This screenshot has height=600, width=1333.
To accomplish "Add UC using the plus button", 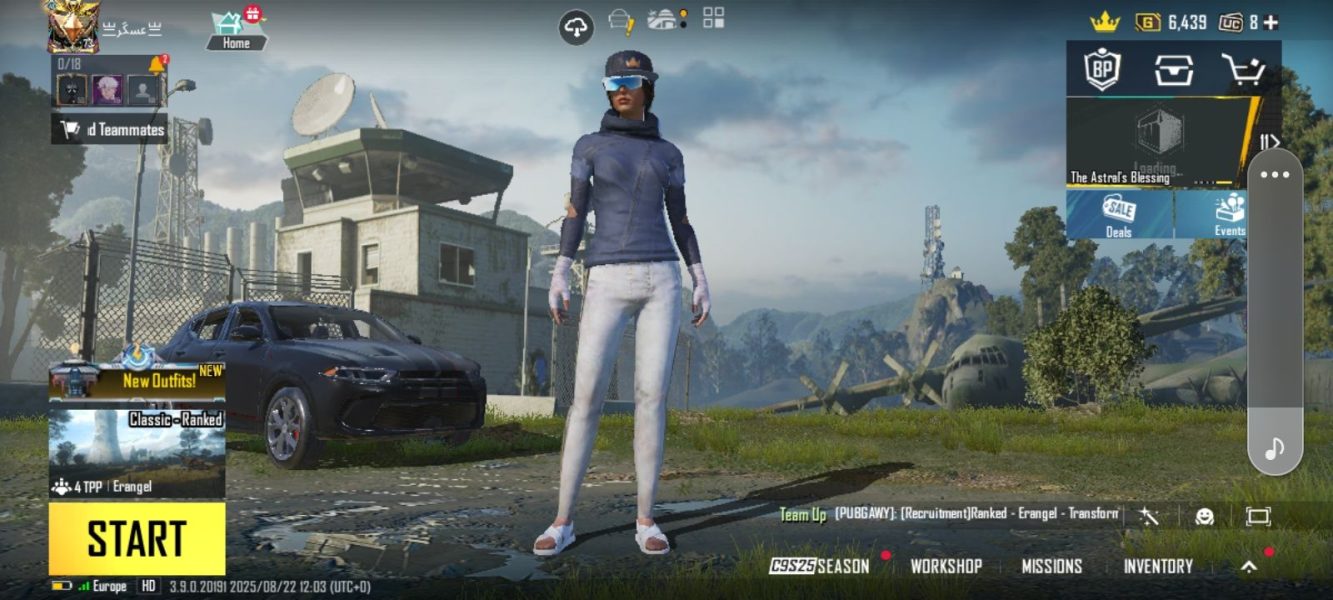I will coord(1270,22).
